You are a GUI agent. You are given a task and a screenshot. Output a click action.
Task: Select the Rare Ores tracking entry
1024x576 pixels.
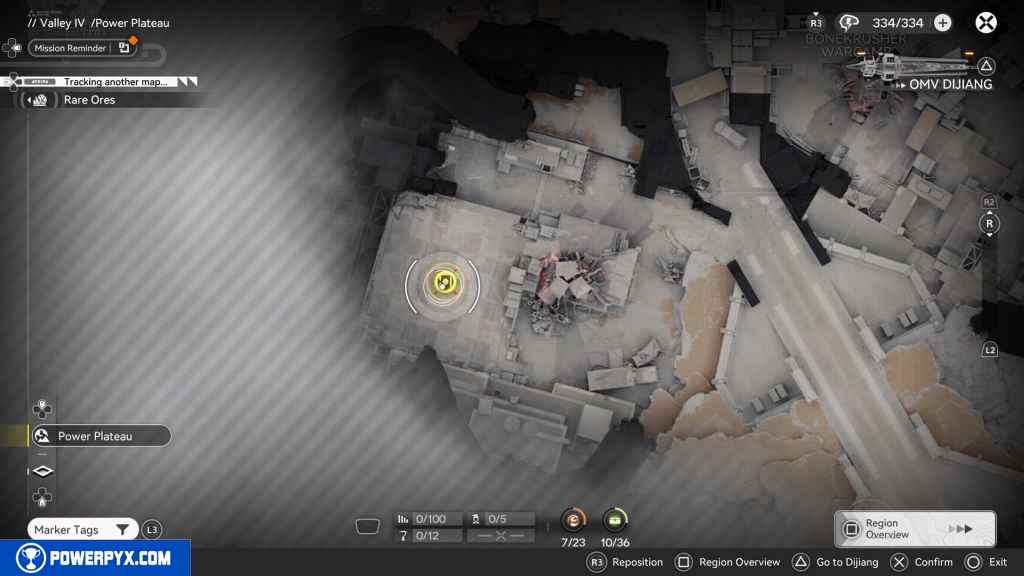coord(89,100)
